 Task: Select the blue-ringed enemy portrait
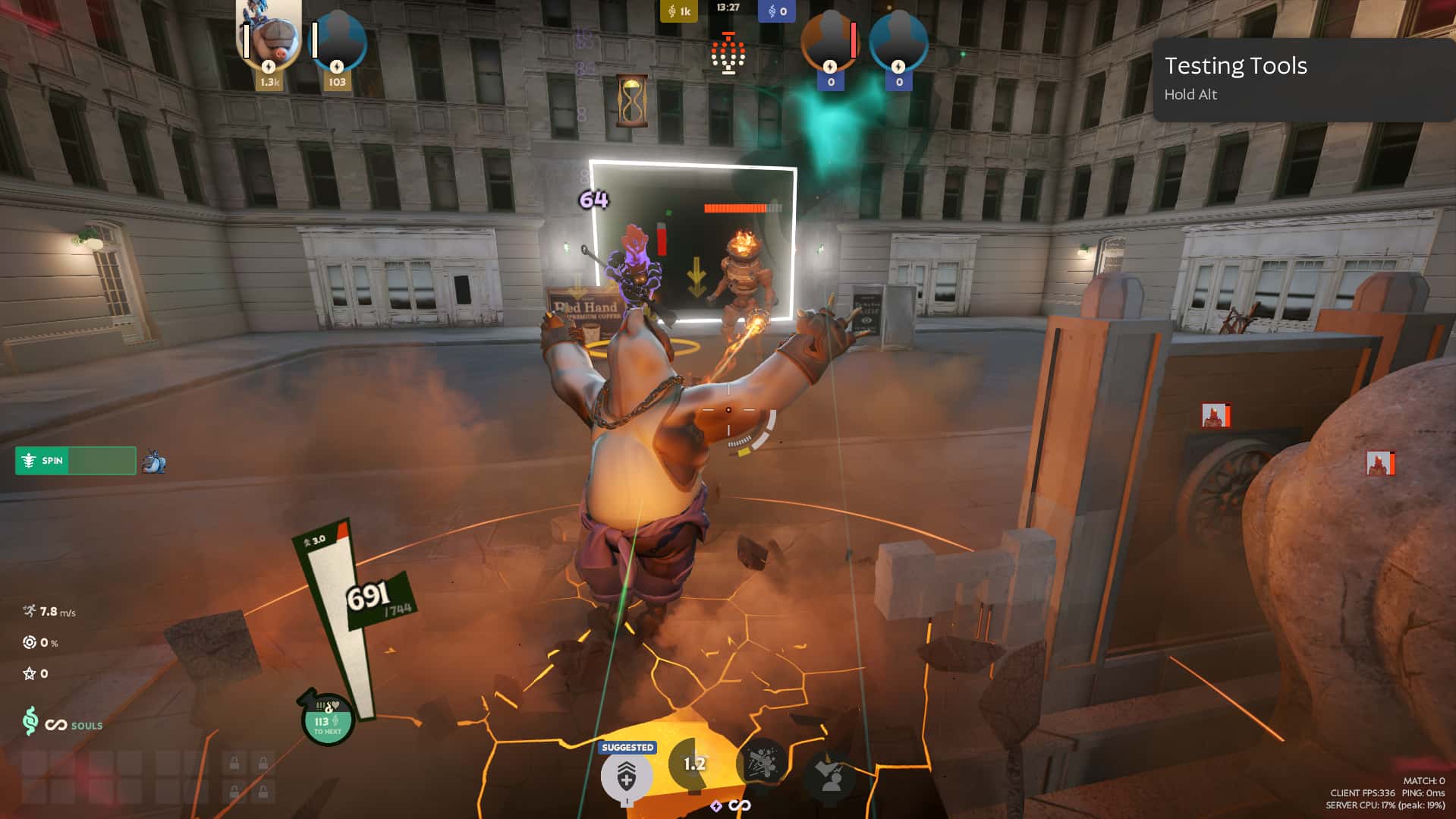tap(898, 42)
